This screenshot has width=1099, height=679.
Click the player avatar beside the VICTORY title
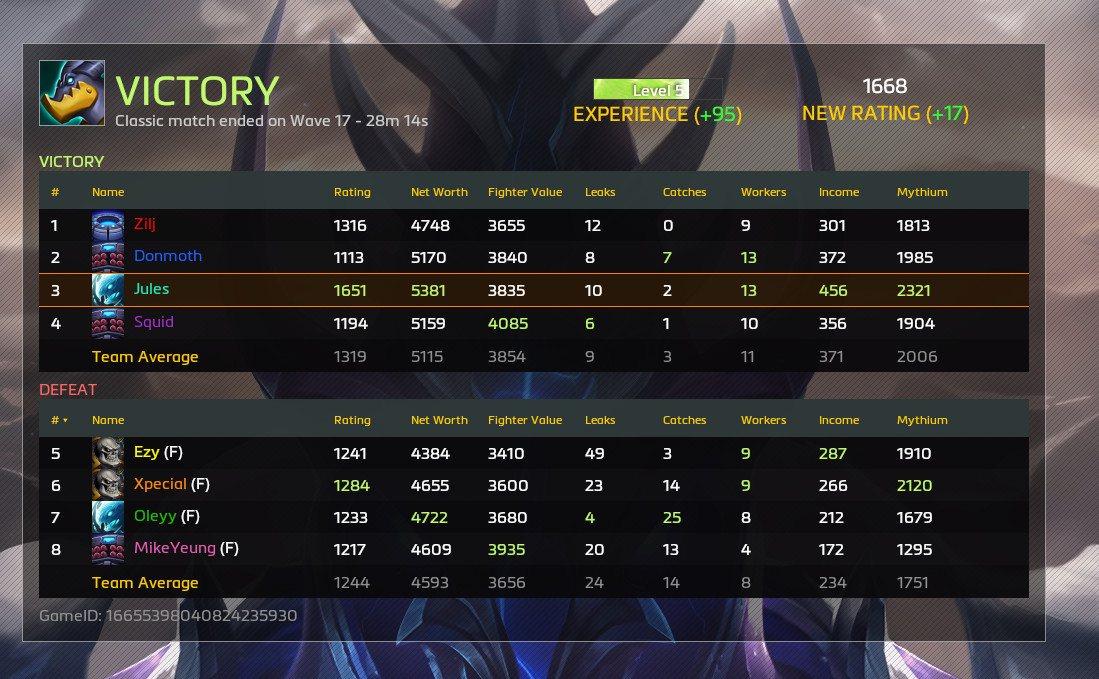coord(72,93)
